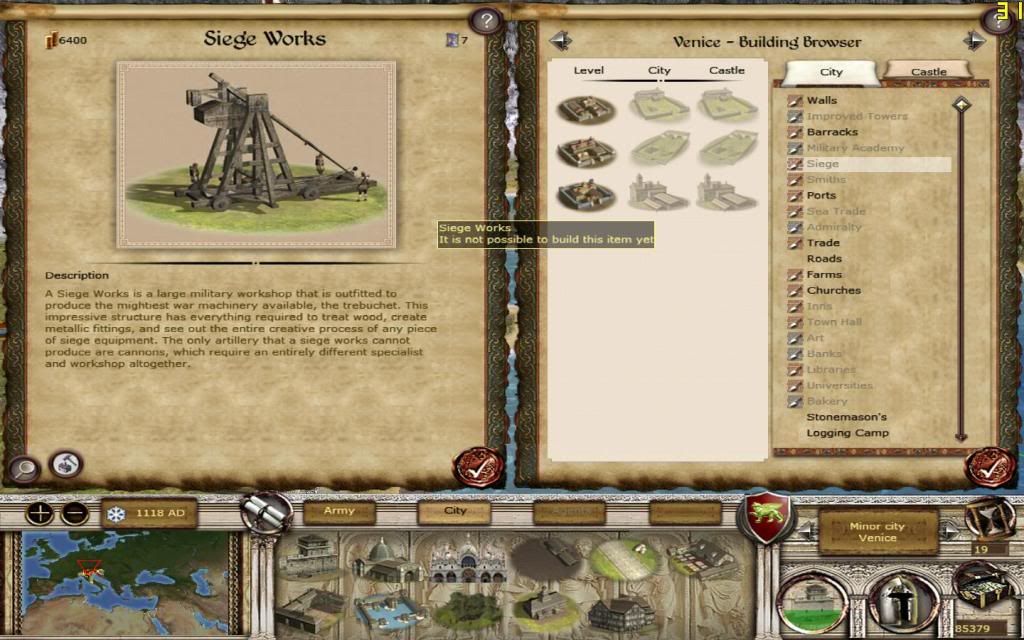Click the magnifying glass button
This screenshot has width=1024, height=640.
click(x=24, y=467)
